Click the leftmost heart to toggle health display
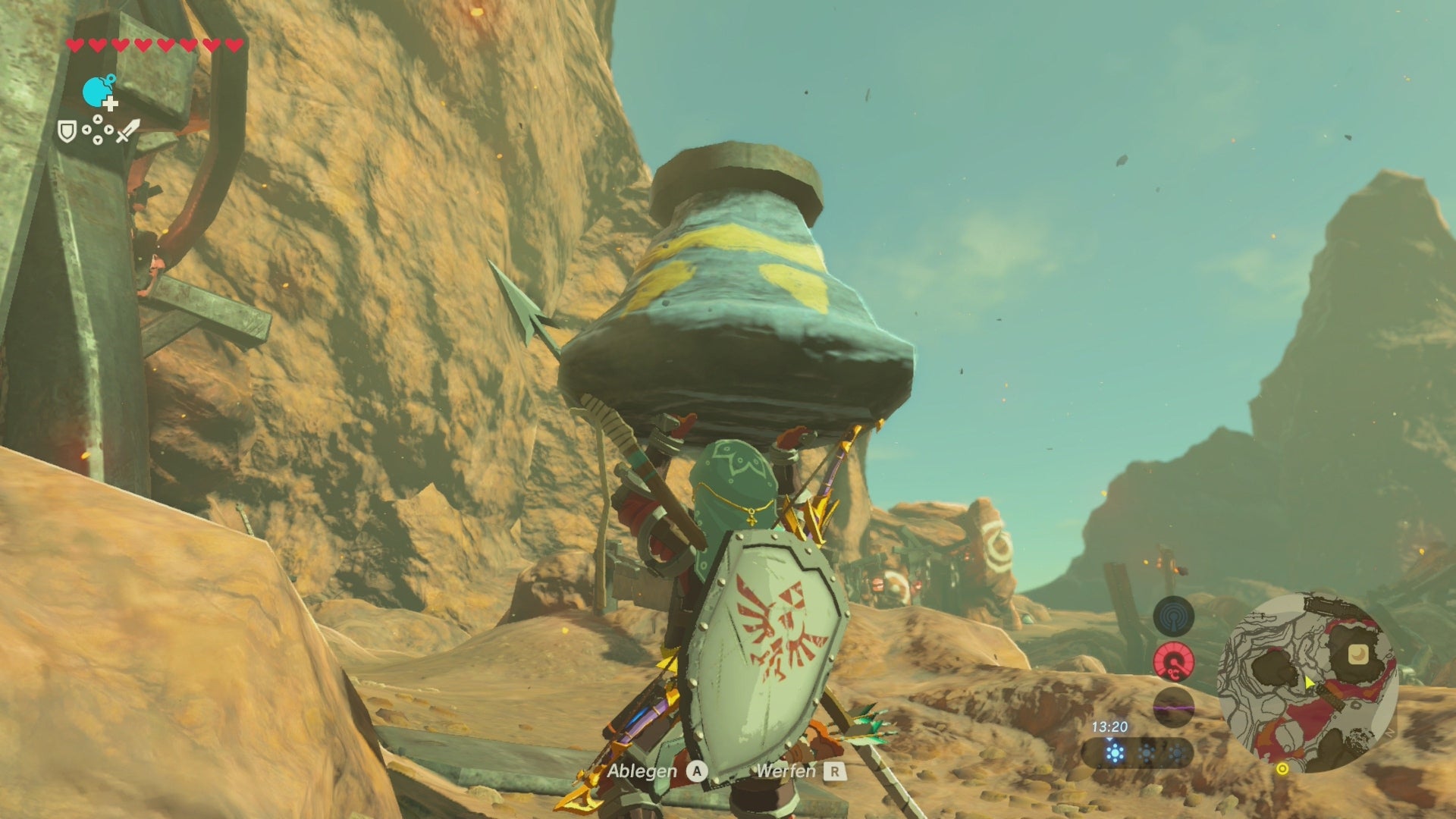This screenshot has height=819, width=1456. (75, 45)
